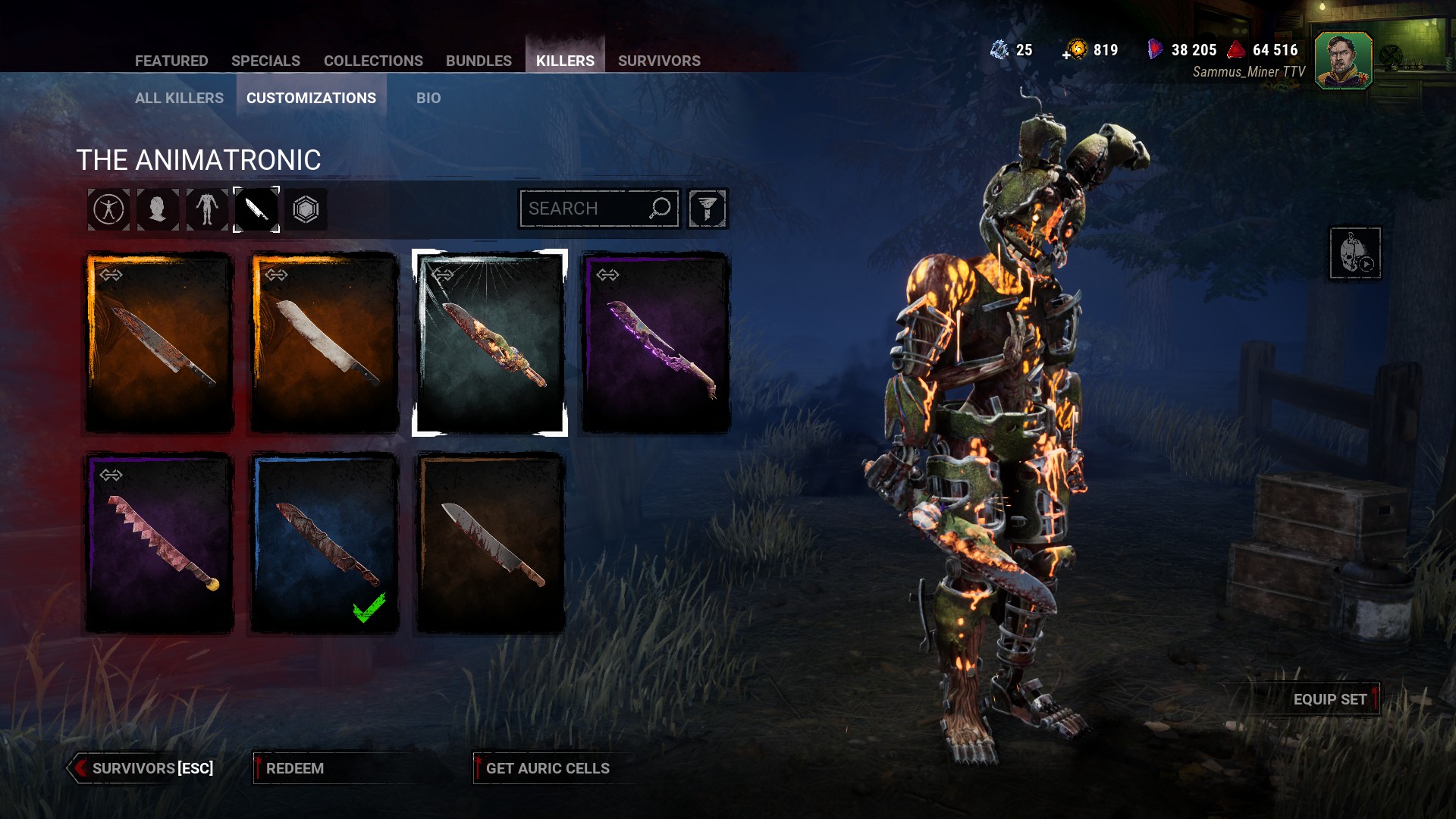The height and width of the screenshot is (819, 1456).
Task: Choose the pink serrated saw-tooth blade
Action: (x=159, y=543)
